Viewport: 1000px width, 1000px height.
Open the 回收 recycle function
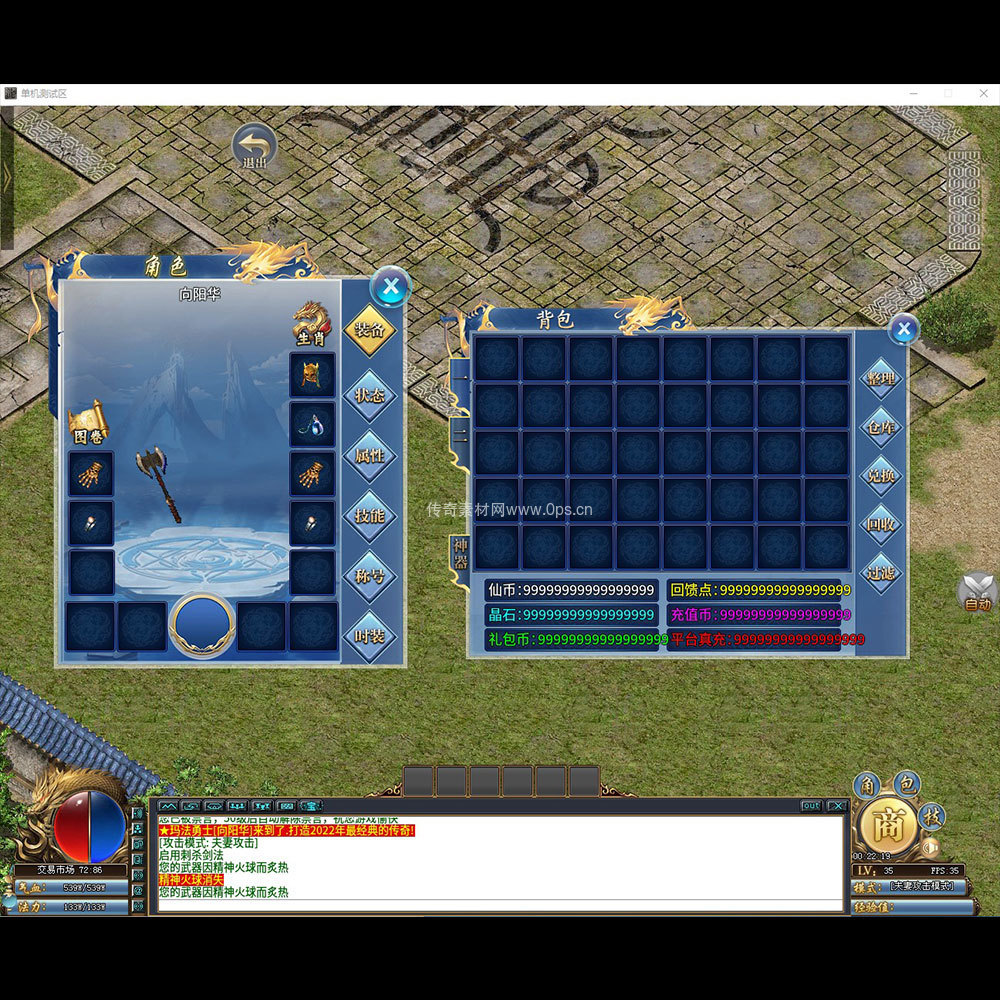(x=881, y=524)
